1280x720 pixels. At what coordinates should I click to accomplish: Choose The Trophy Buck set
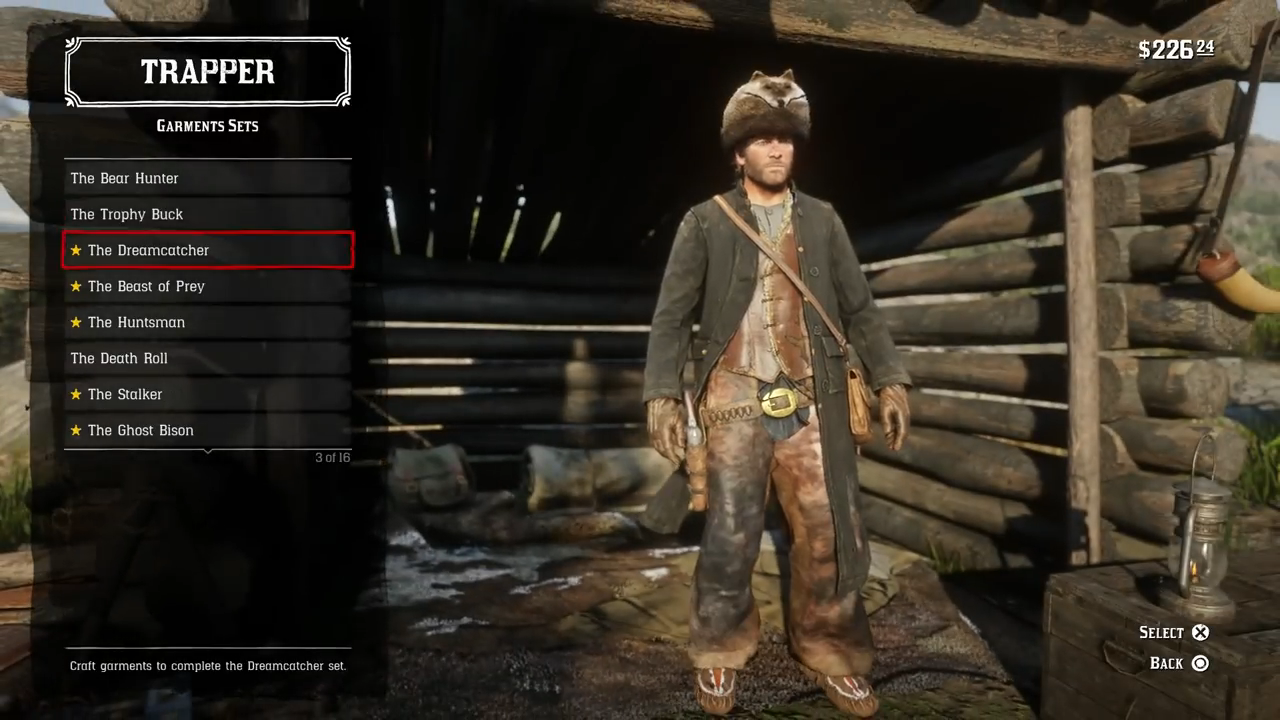(x=207, y=214)
